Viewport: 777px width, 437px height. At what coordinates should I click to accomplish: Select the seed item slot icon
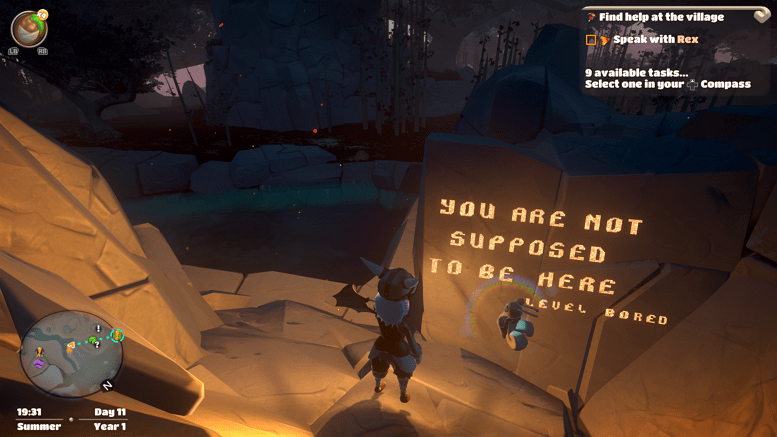point(28,28)
